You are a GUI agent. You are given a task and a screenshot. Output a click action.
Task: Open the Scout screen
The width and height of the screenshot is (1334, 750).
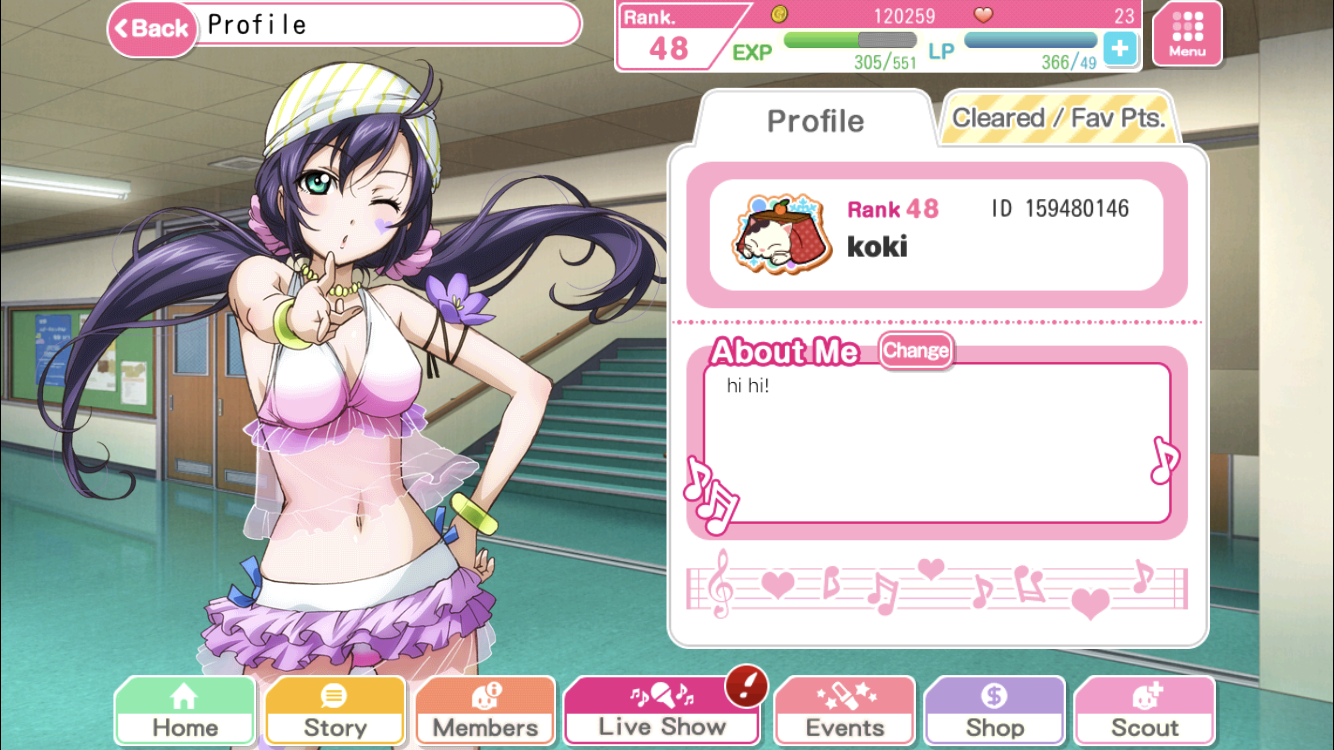coord(1144,712)
